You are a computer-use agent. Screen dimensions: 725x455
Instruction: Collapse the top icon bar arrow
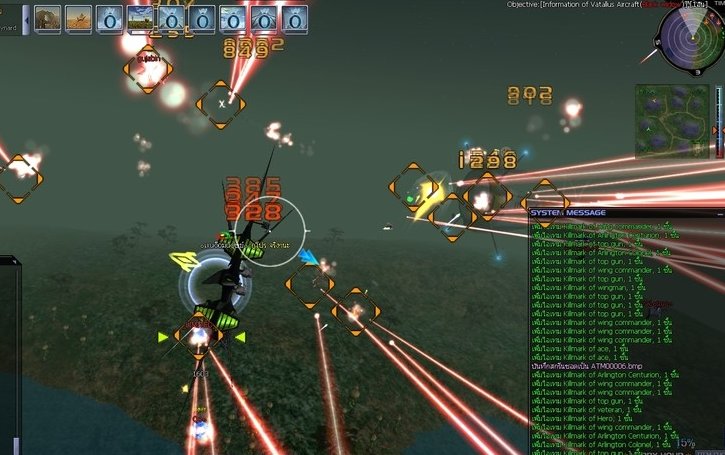click(x=26, y=19)
